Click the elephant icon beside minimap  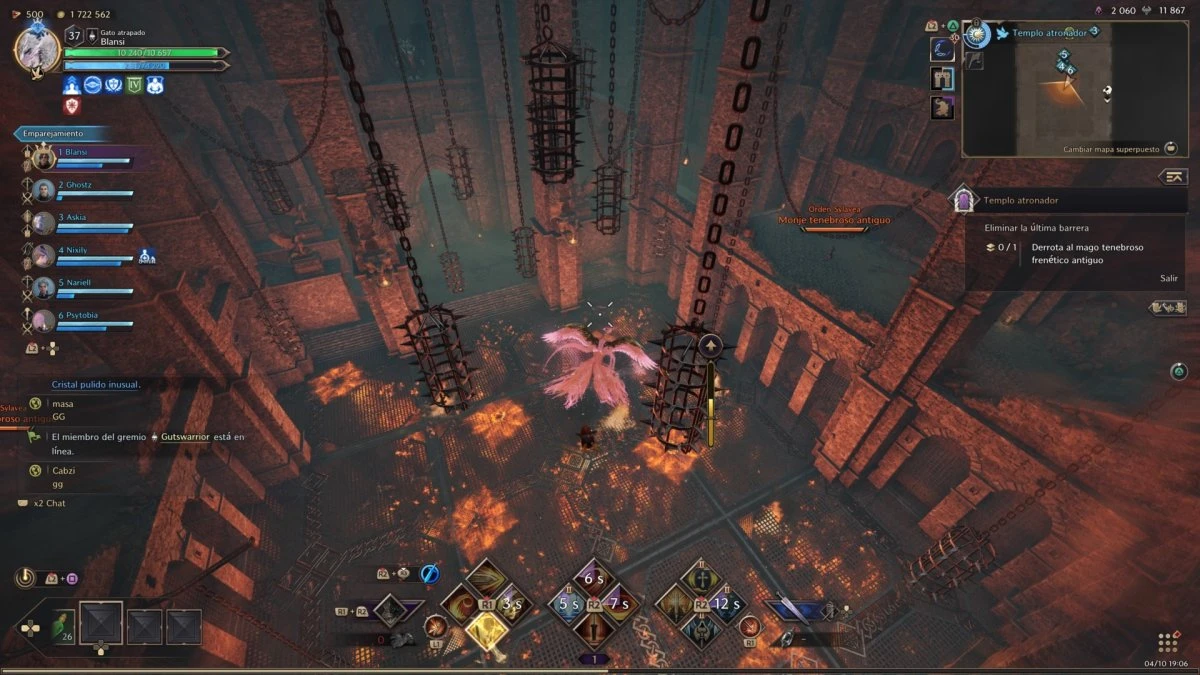(941, 107)
